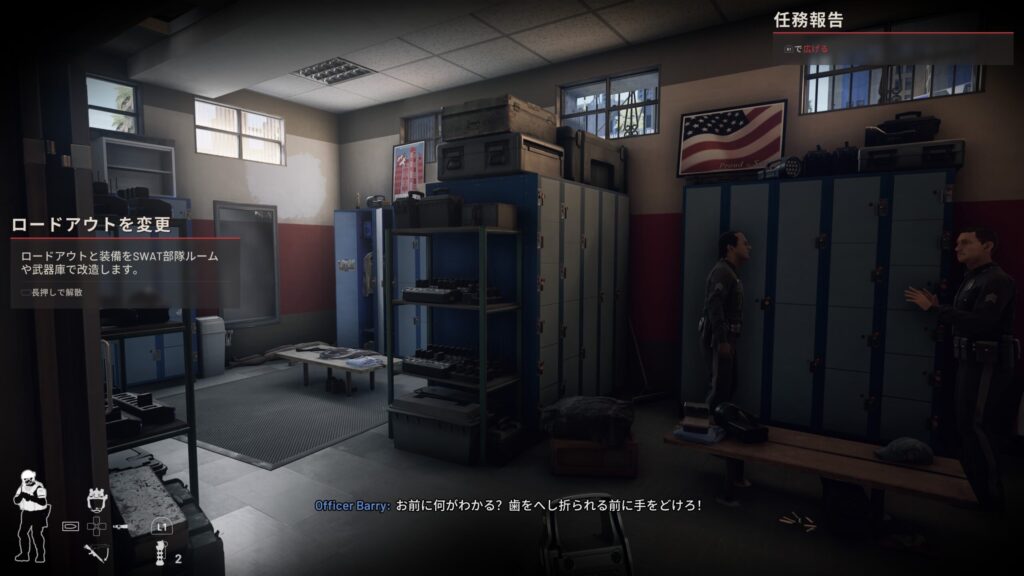
Task: Open the ロードアウトを変更 loadout tutorial panel
Action: 91,224
